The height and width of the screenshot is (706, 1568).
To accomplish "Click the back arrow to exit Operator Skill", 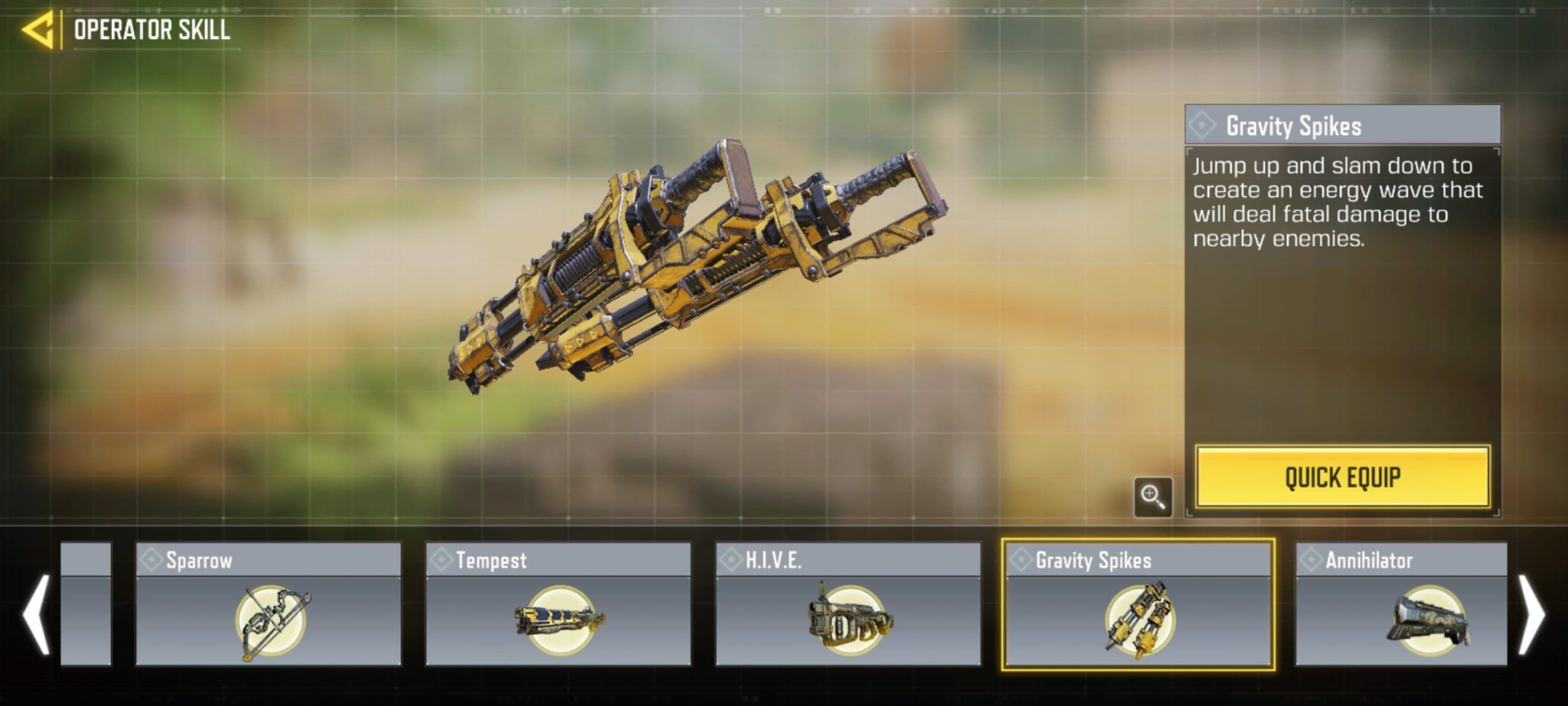I will coord(38,31).
